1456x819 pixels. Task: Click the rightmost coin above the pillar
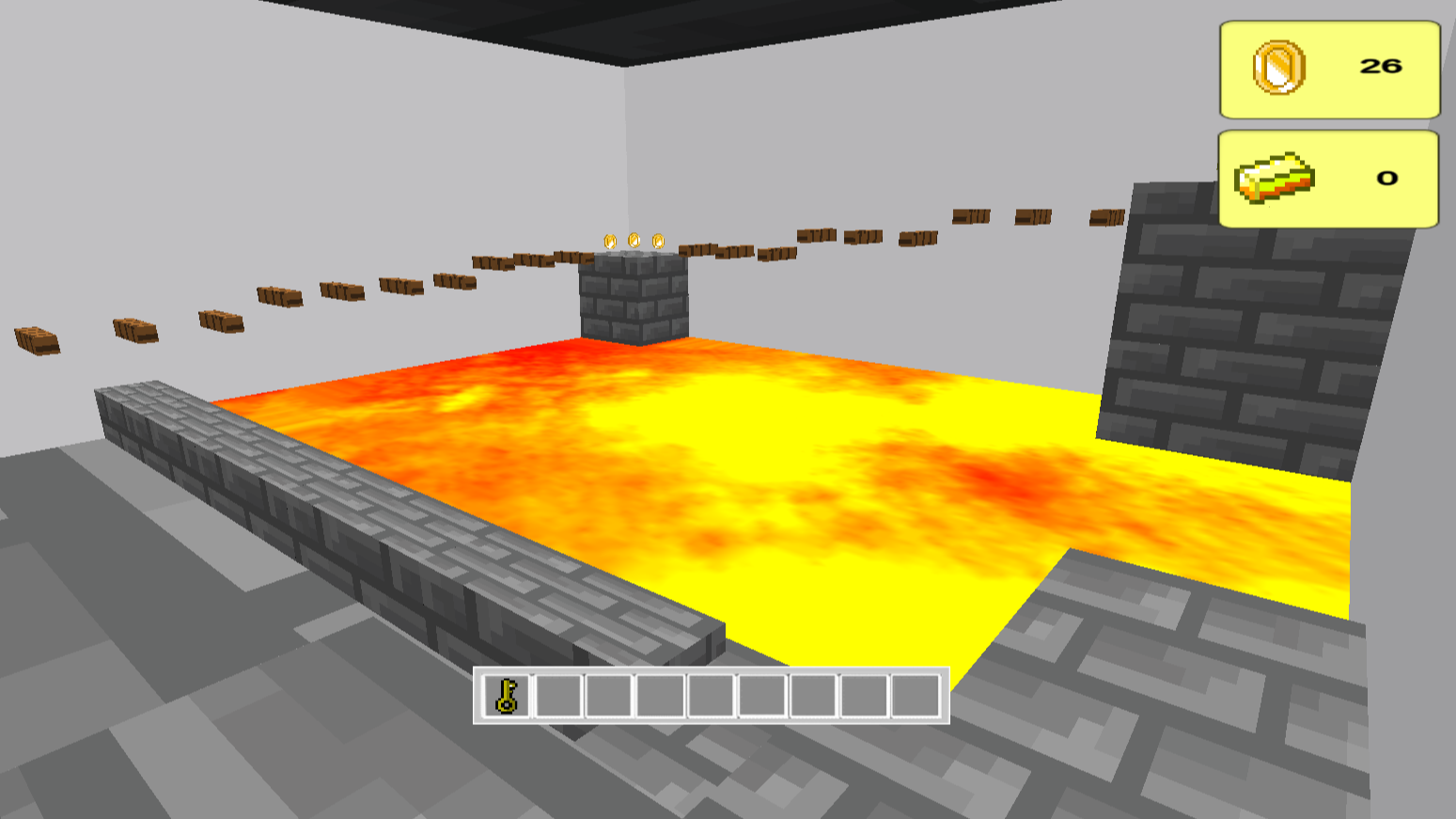tap(658, 243)
